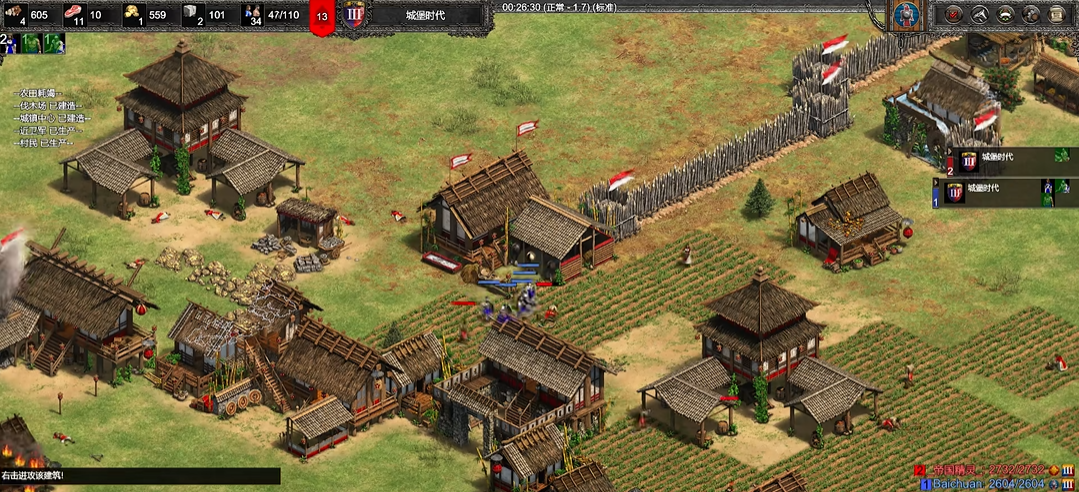The image size is (1079, 492).
Task: Click the gold resource icon
Action: [133, 14]
